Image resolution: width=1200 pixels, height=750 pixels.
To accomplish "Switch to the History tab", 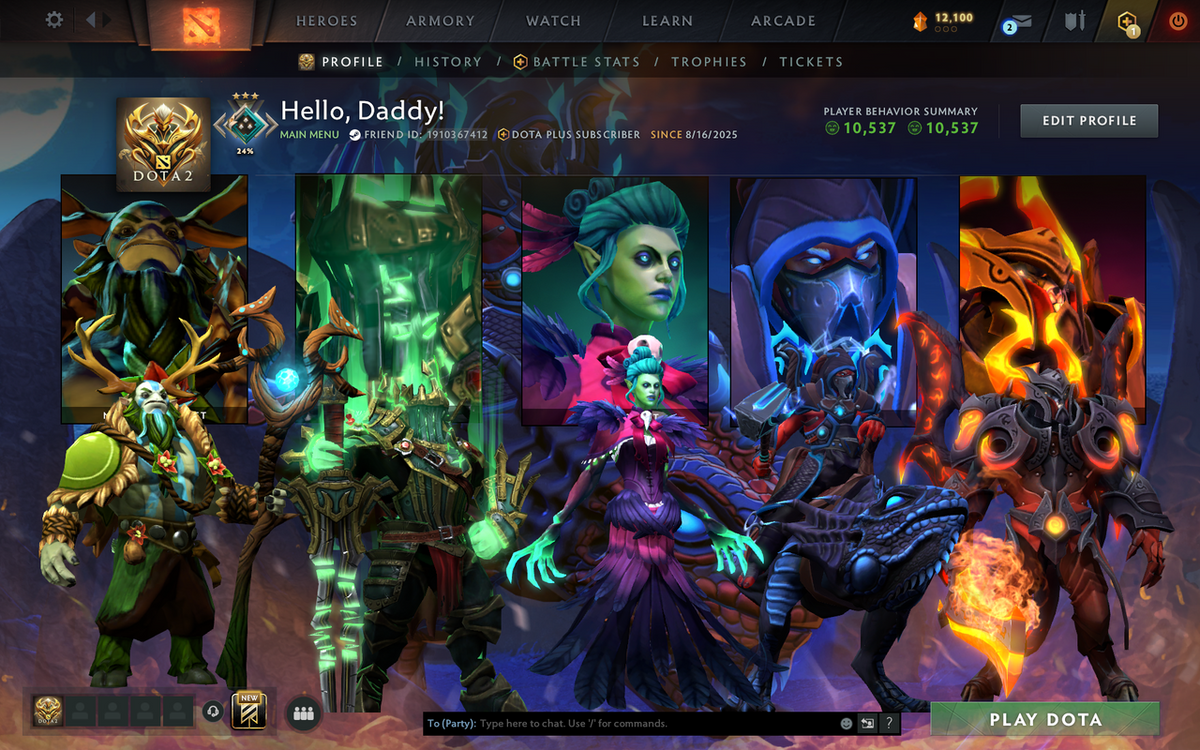I will click(x=448, y=62).
